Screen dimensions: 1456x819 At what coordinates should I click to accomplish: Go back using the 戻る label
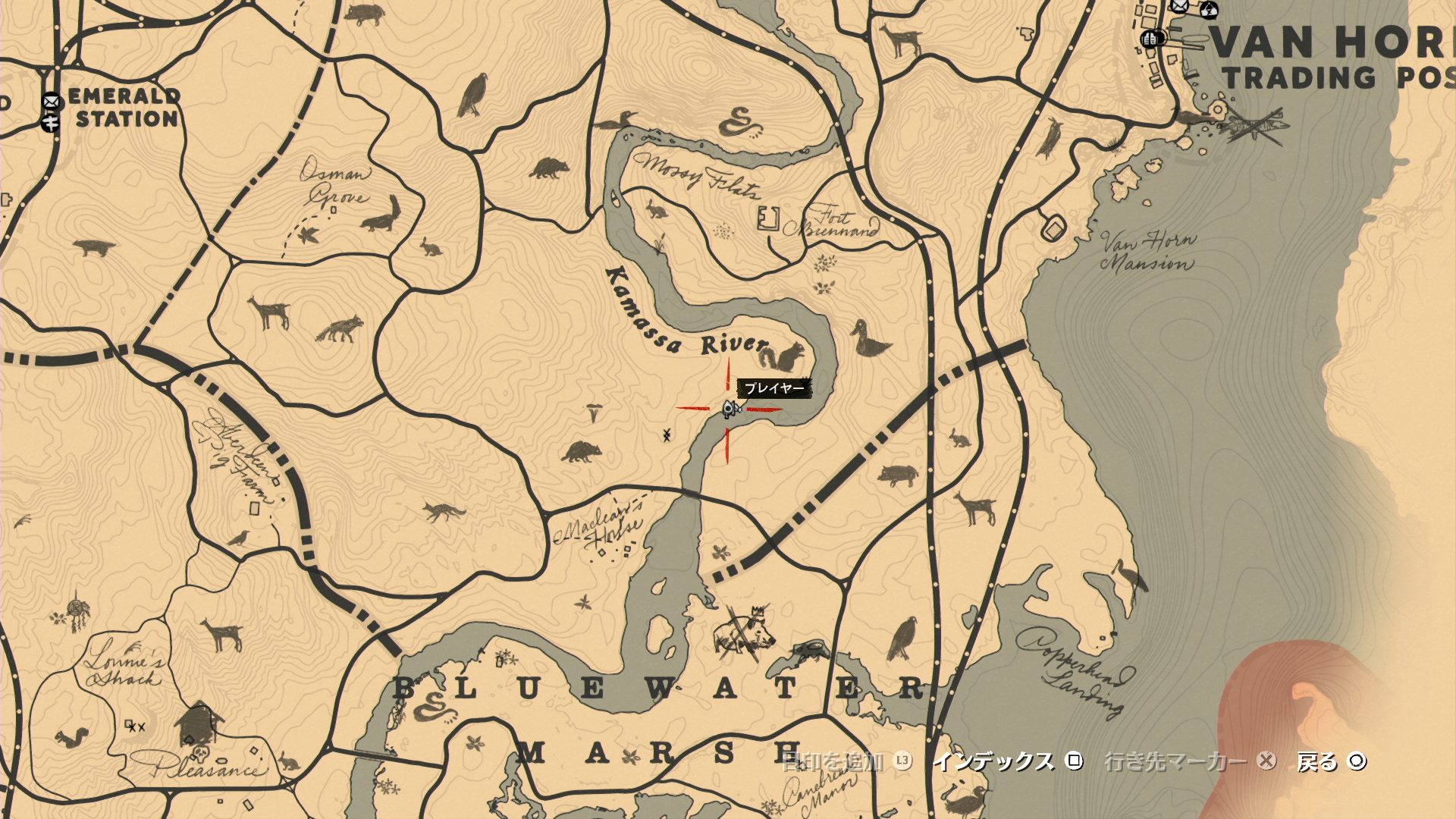coord(1317,761)
